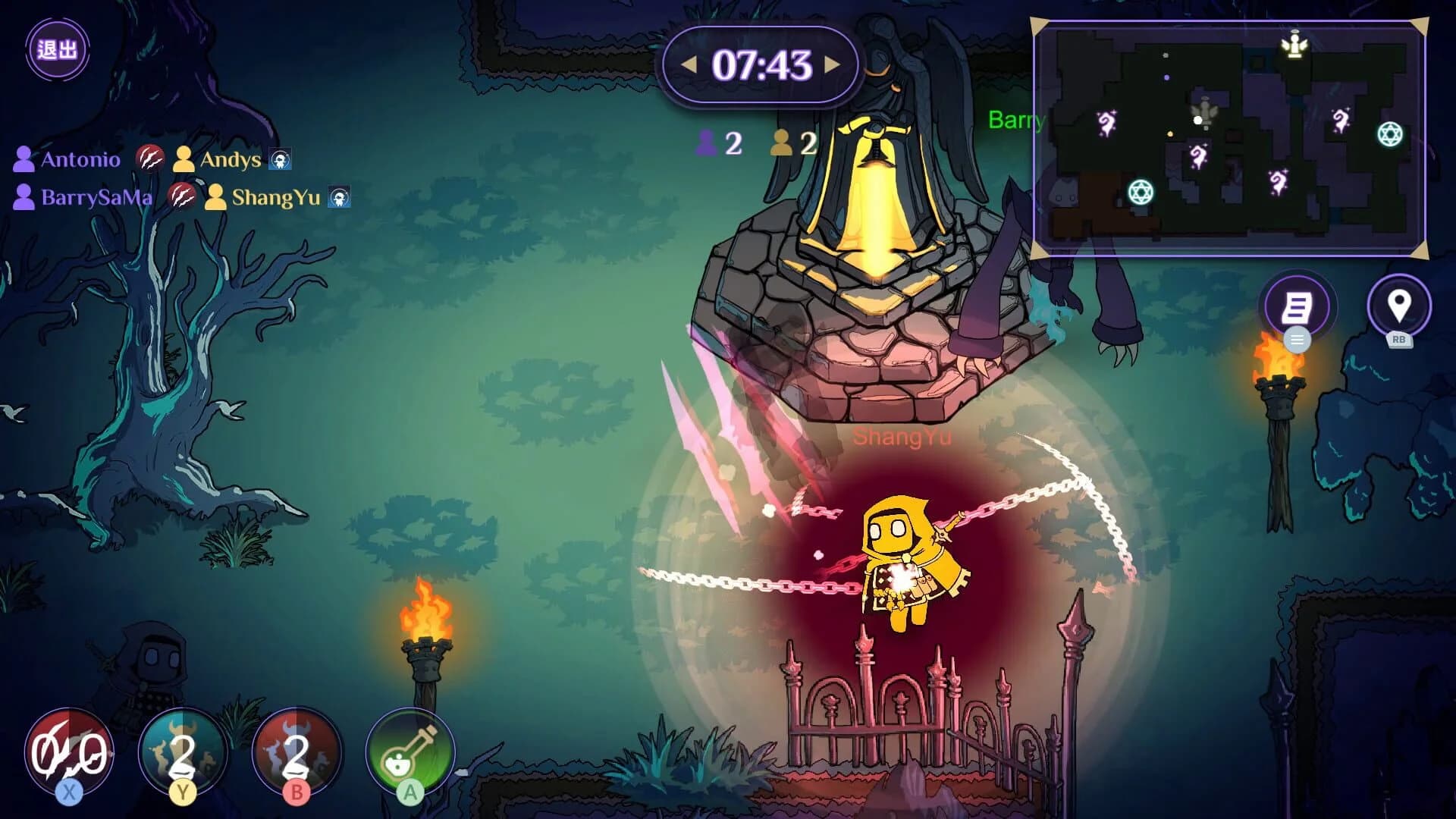Click Barry's name label on the minimap
1456x819 pixels.
click(1016, 121)
